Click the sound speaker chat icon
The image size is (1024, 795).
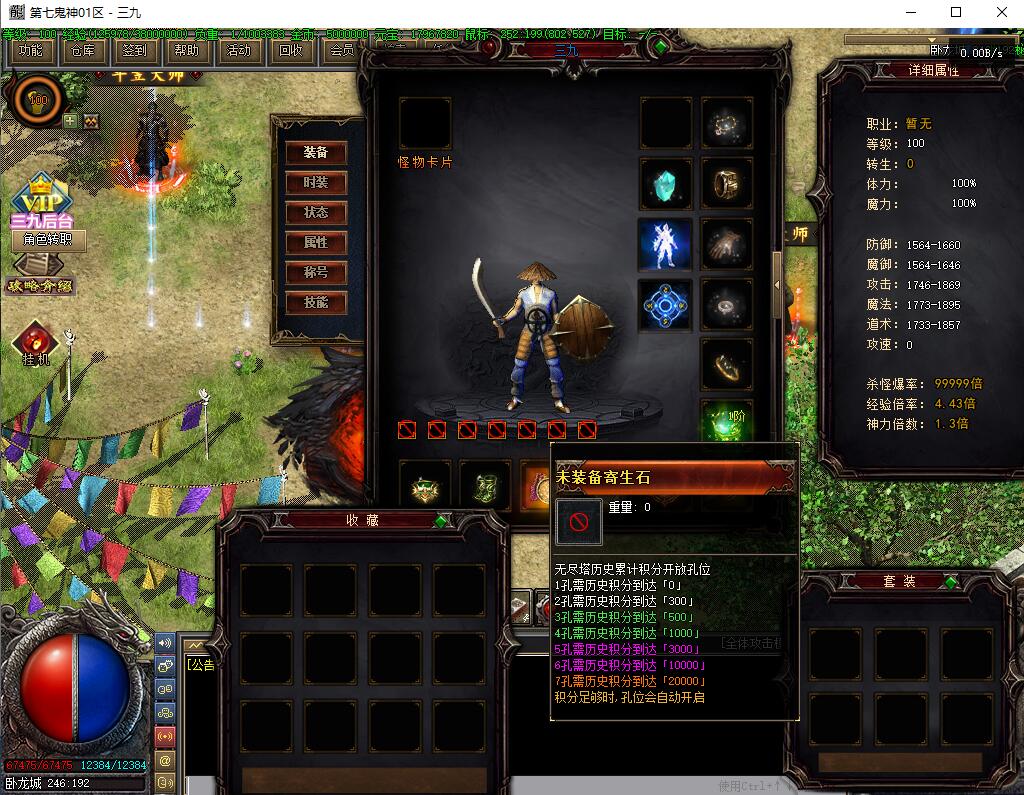click(x=165, y=641)
